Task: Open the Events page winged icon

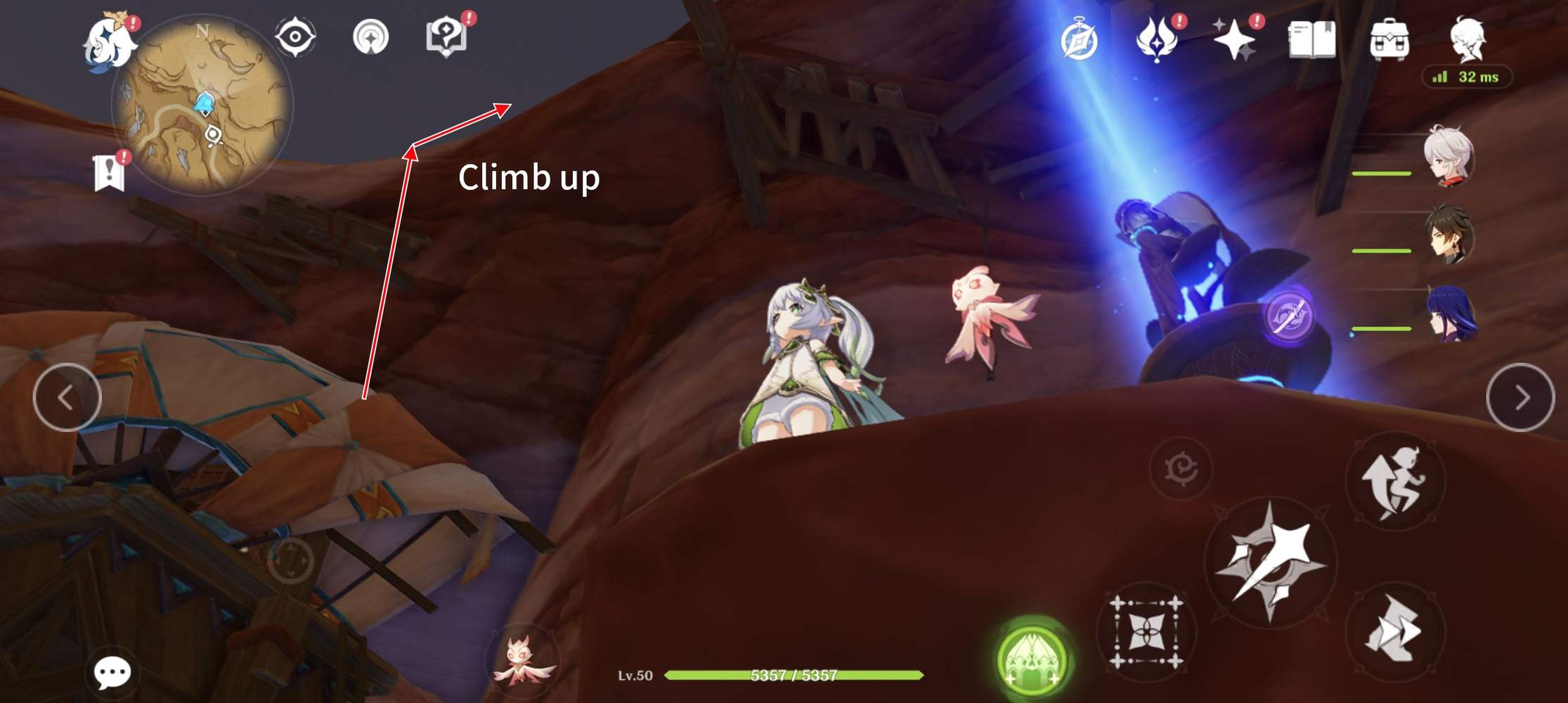Action: point(1156,40)
